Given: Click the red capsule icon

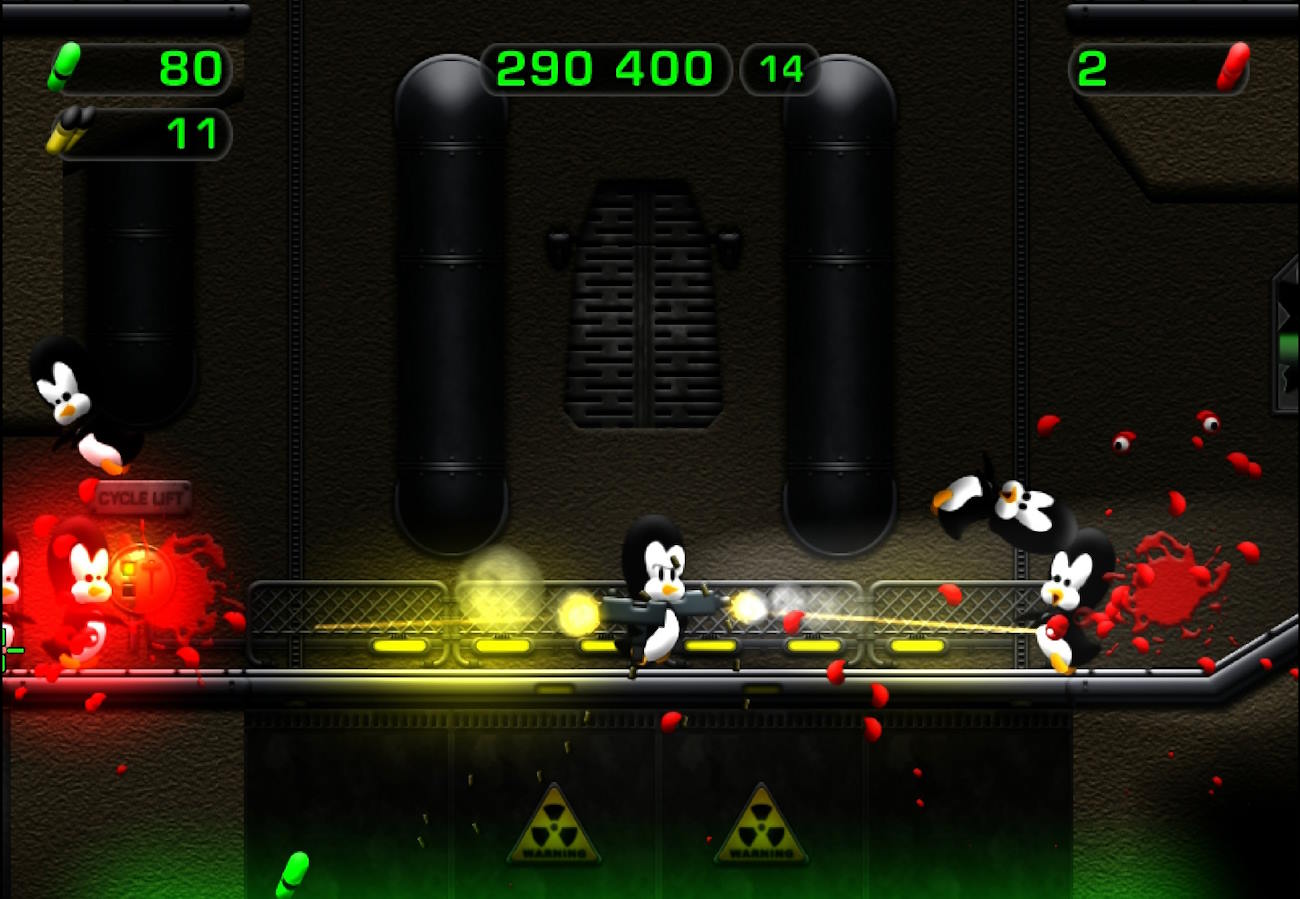Looking at the screenshot, I should pos(1233,67).
